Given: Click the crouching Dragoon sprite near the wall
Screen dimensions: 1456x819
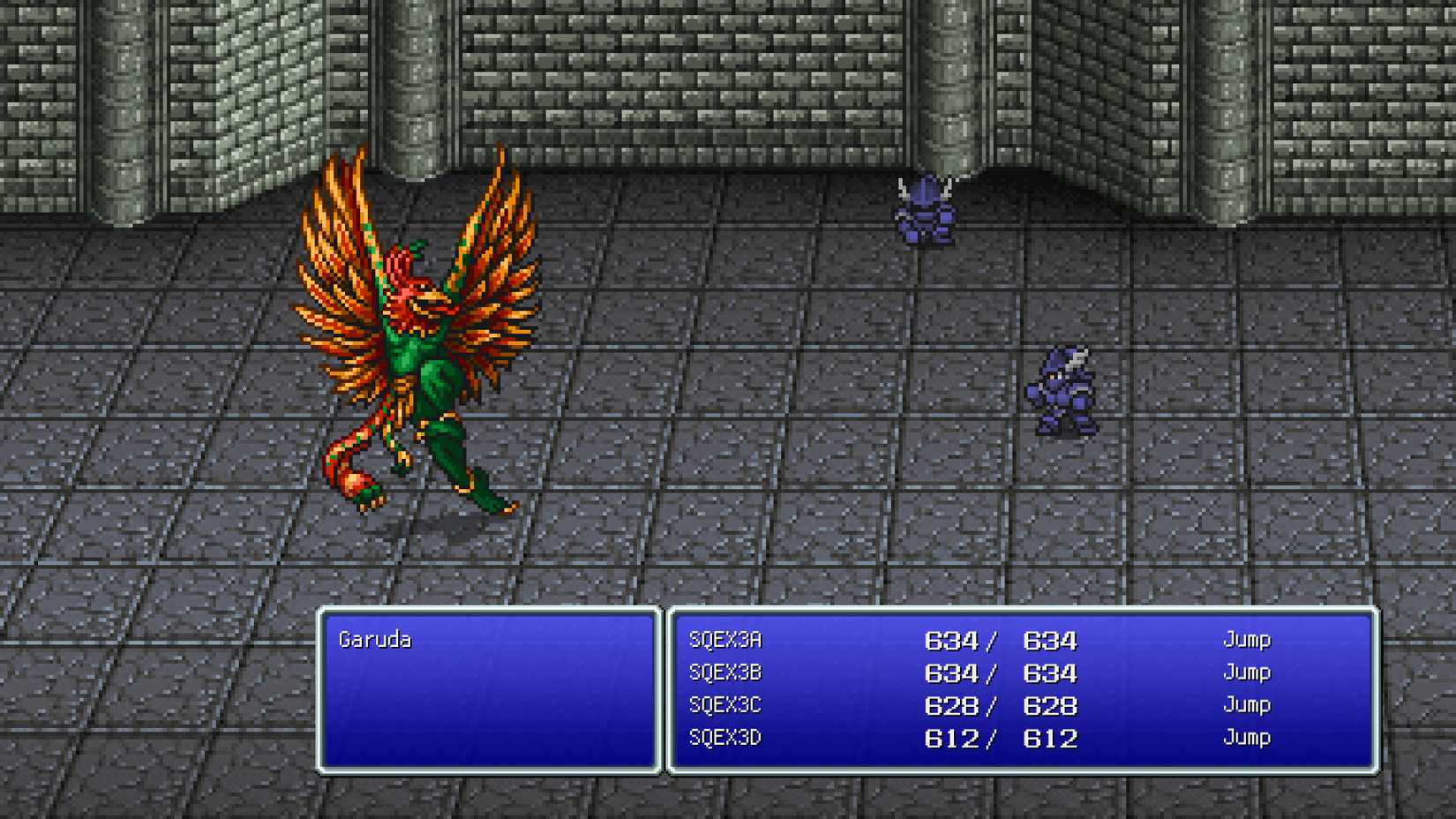Looking at the screenshot, I should (x=923, y=212).
